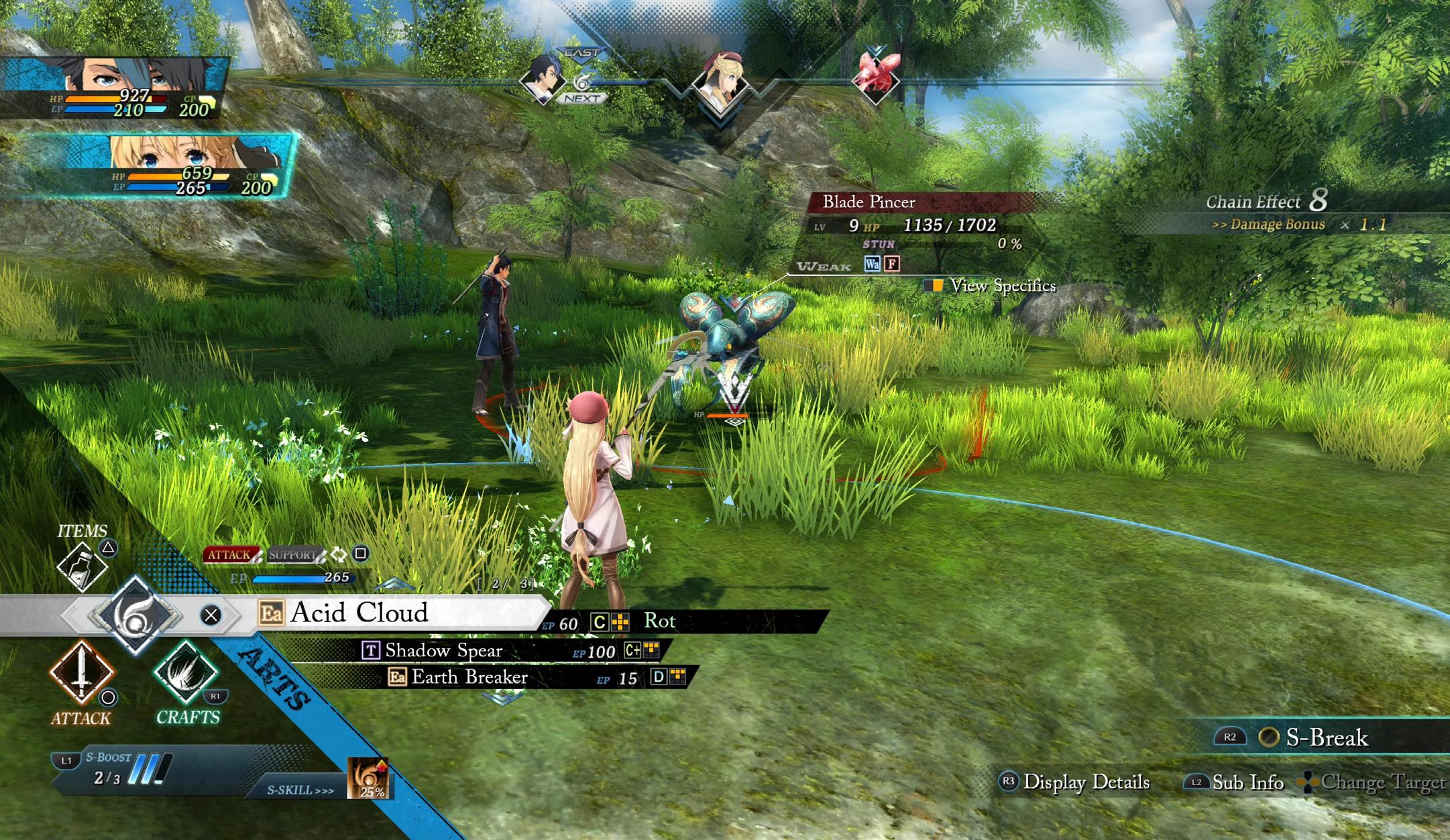Select the dark-haired swordsman's party panel
This screenshot has width=1450, height=840.
114,88
